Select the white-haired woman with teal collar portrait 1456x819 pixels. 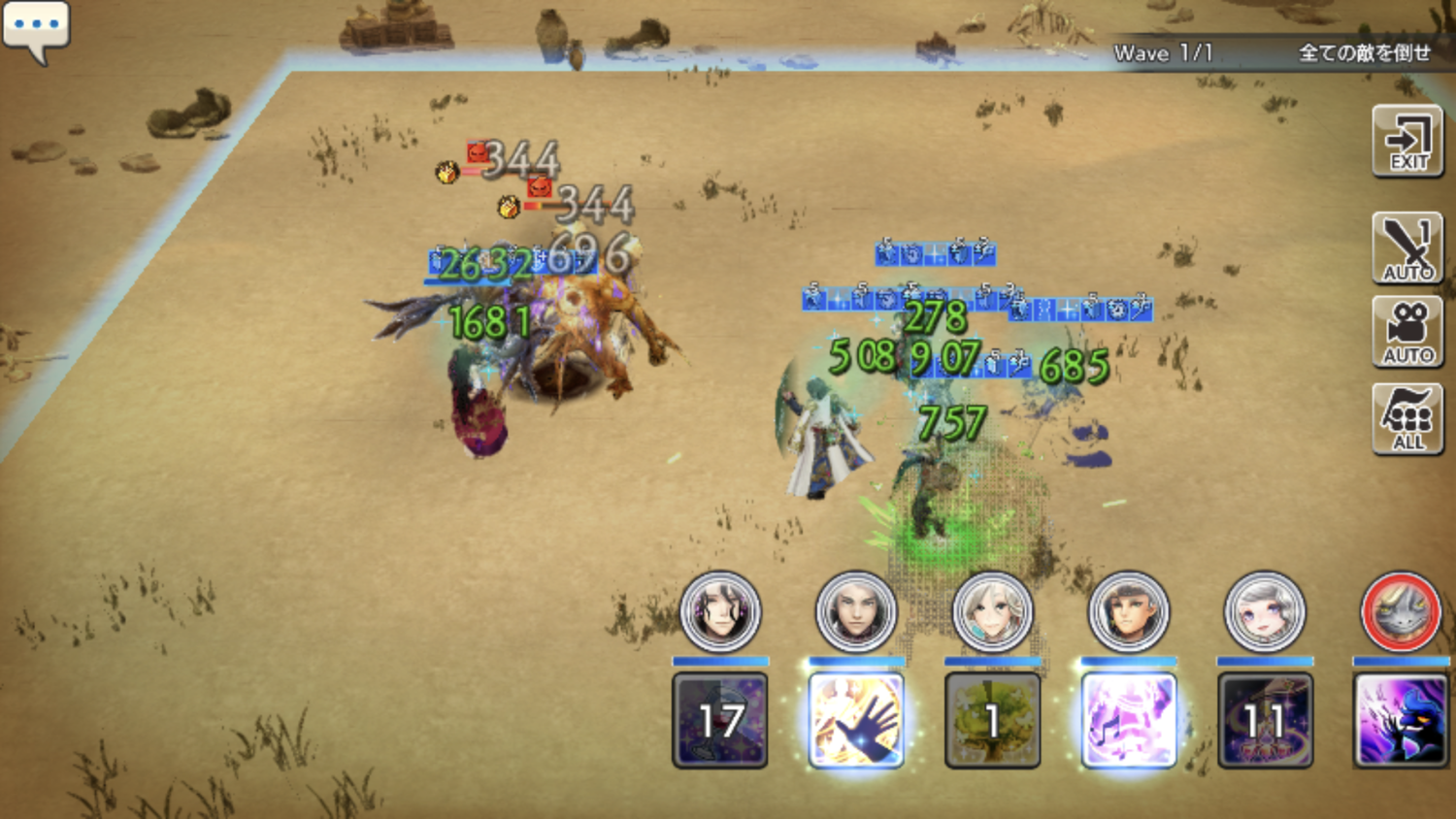point(992,612)
